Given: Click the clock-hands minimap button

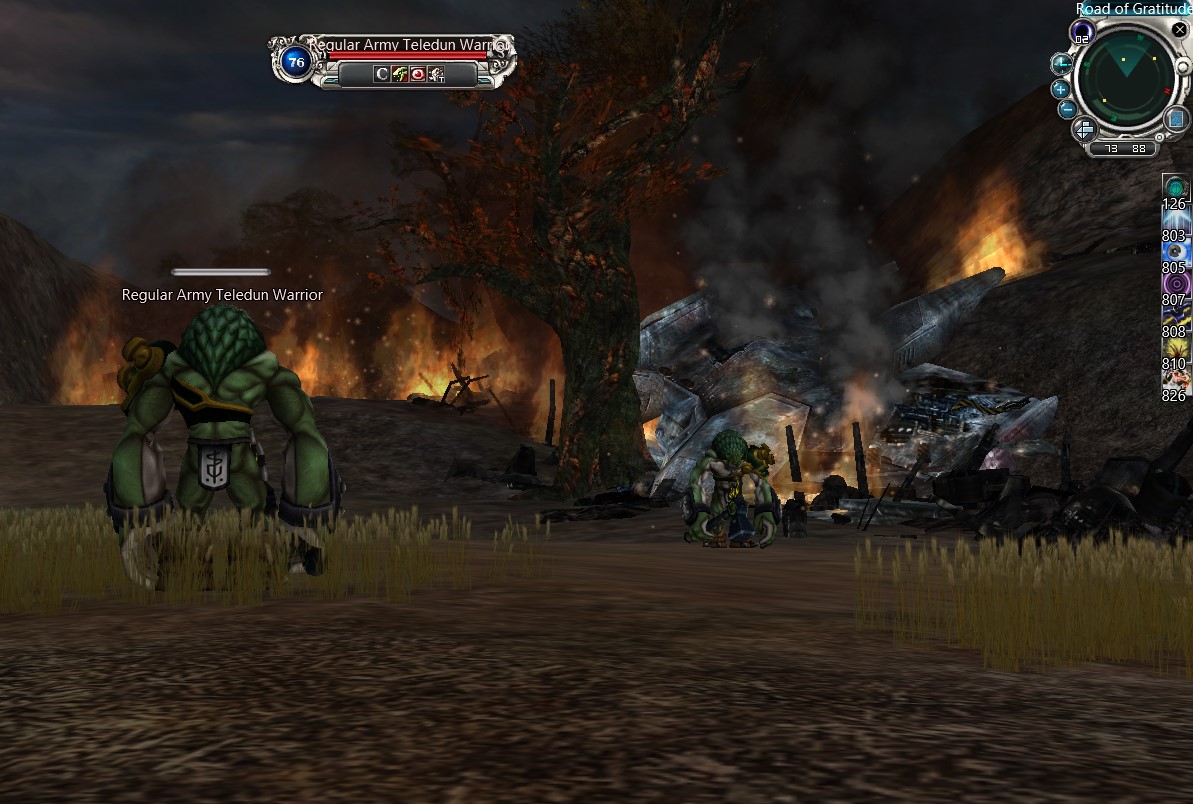Looking at the screenshot, I should (x=1061, y=65).
